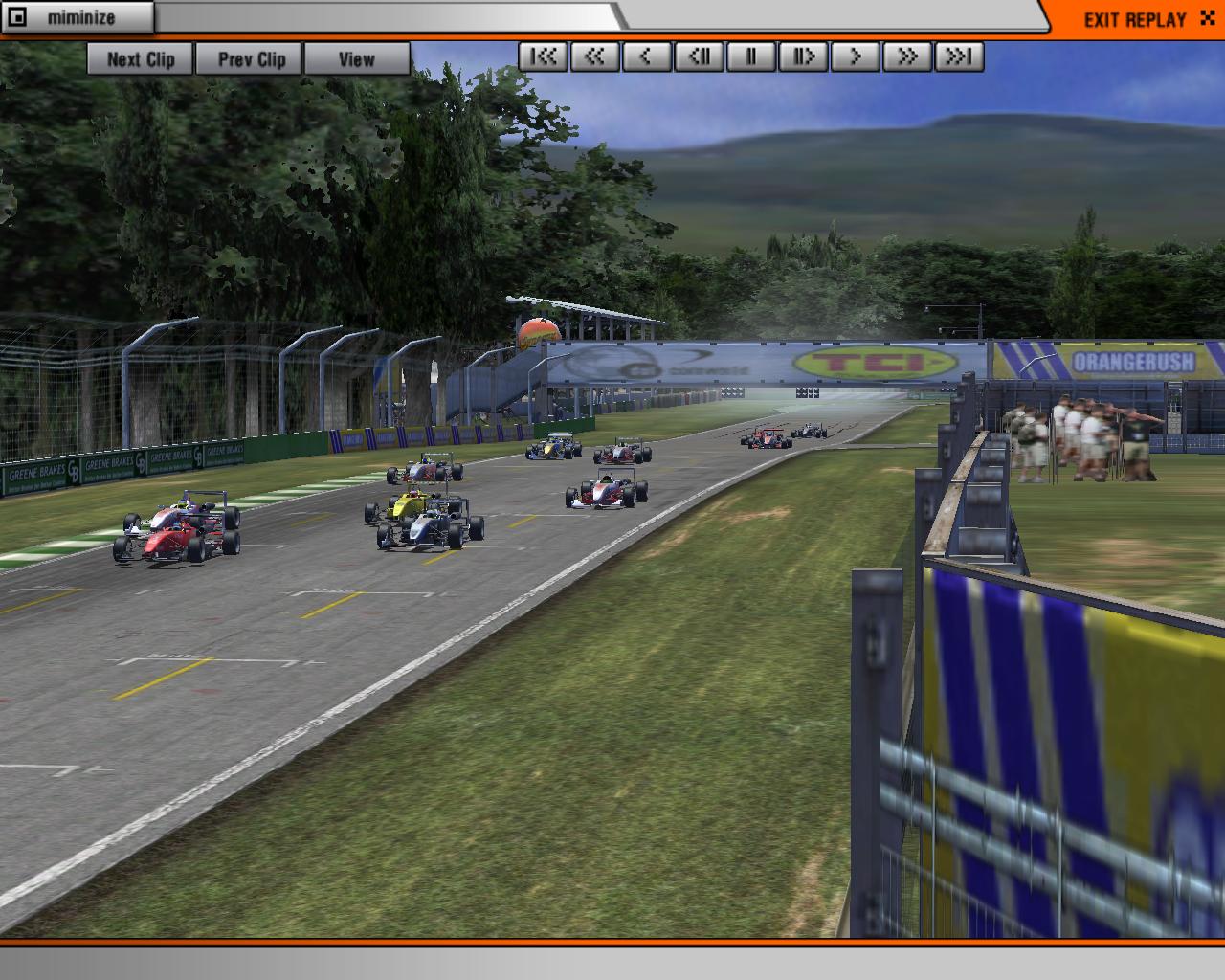
Task: Go to the Next Clip
Action: (x=141, y=59)
